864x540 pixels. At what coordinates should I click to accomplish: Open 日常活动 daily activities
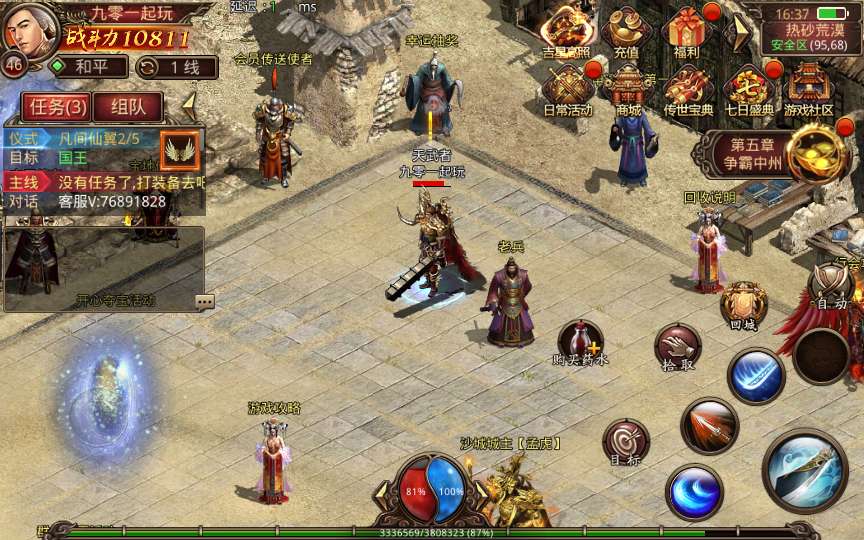click(567, 88)
